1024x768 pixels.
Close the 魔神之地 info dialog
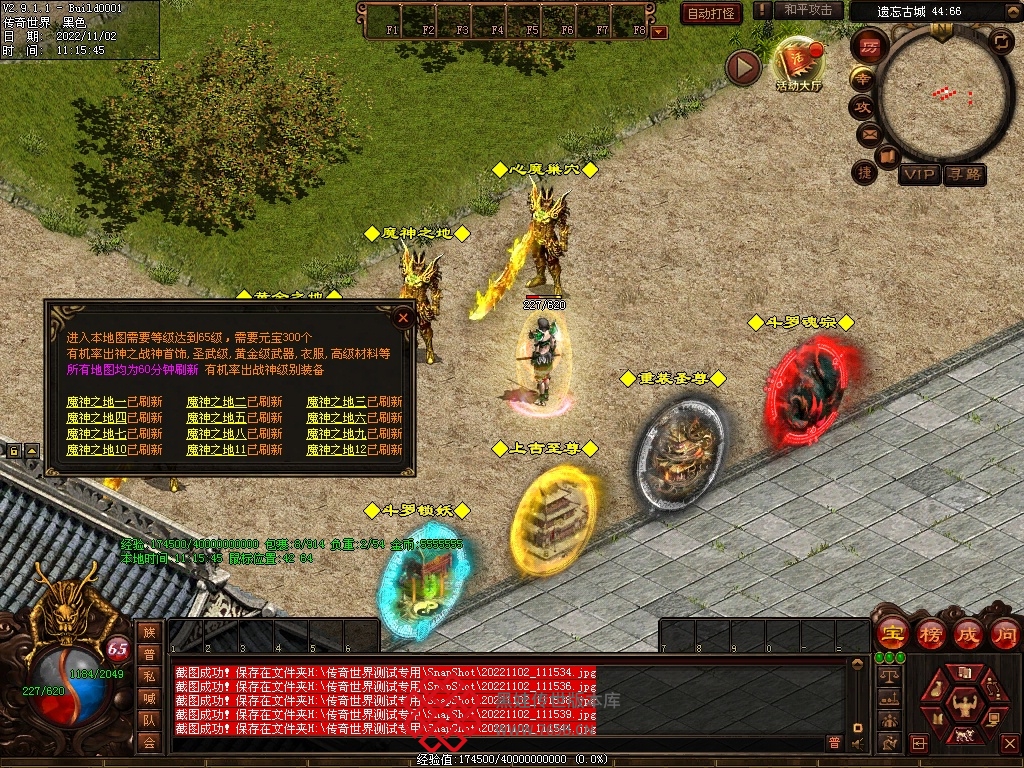point(403,319)
